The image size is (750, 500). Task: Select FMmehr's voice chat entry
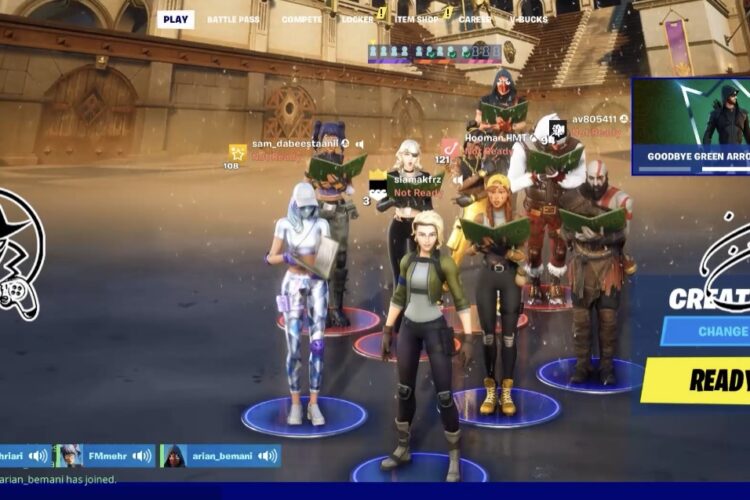106,456
